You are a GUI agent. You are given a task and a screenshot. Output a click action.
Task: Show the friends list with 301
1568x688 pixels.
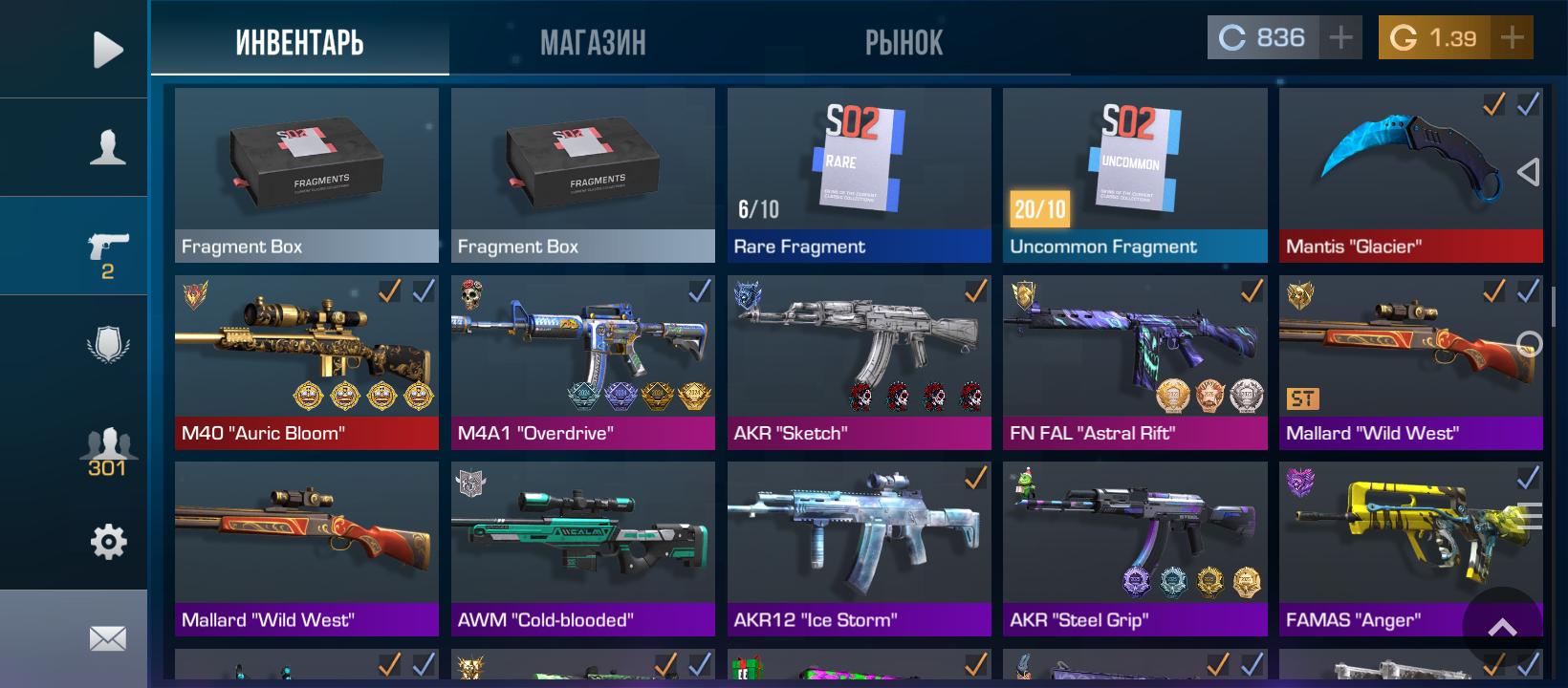(107, 451)
